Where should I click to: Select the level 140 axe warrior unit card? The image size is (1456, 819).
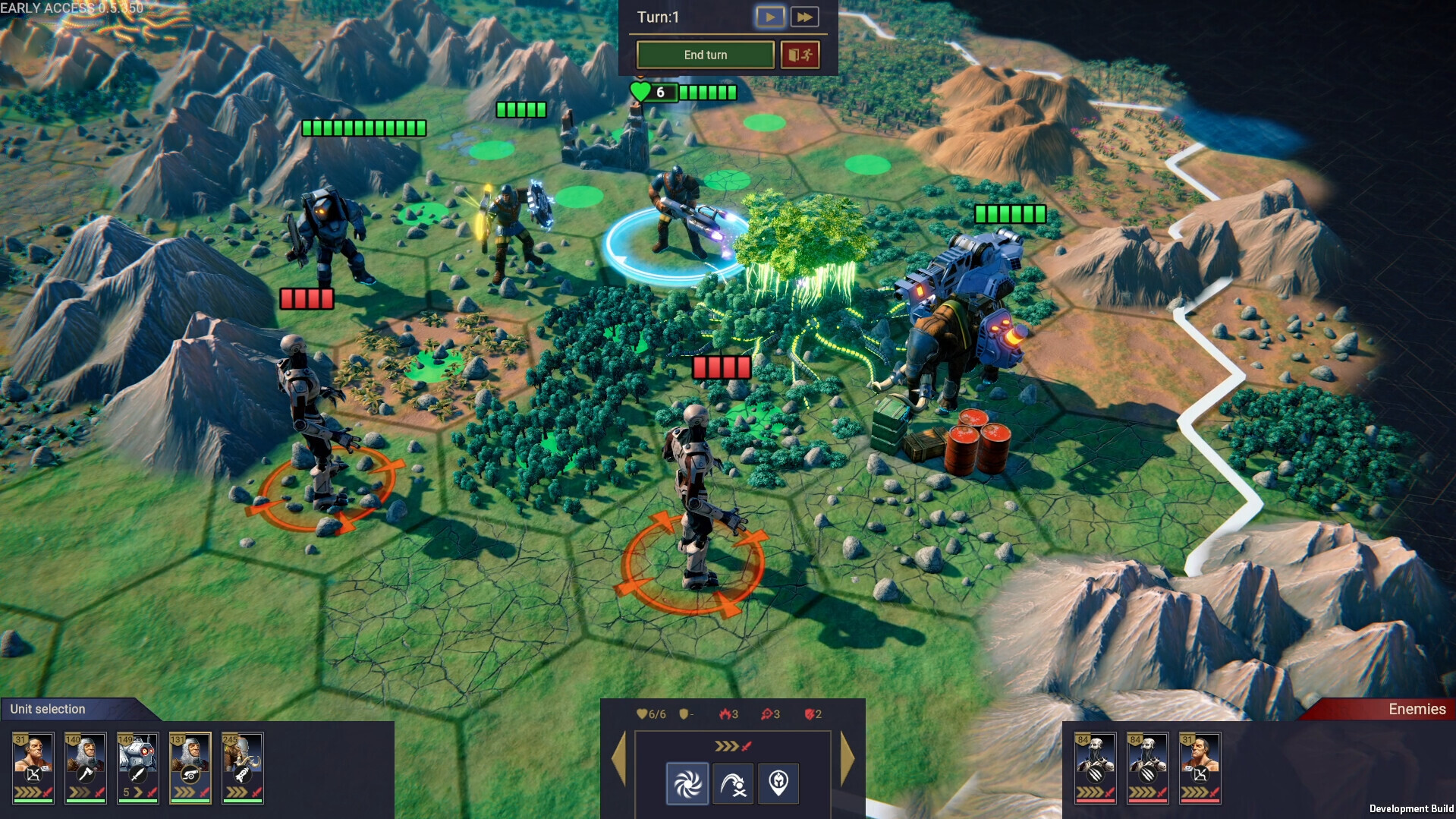tap(86, 767)
